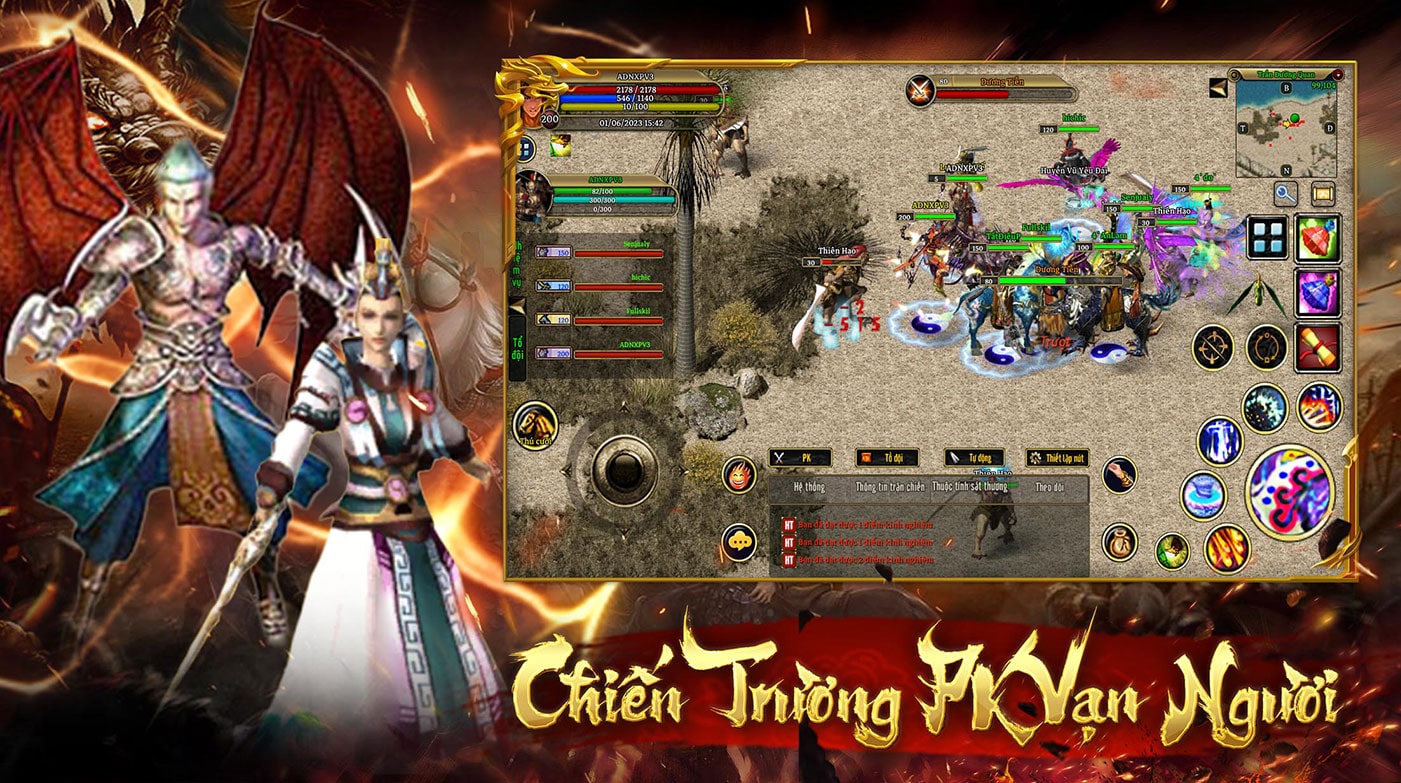Click the magnifying glass search button
Screen dimensions: 1401x783
click(1286, 193)
